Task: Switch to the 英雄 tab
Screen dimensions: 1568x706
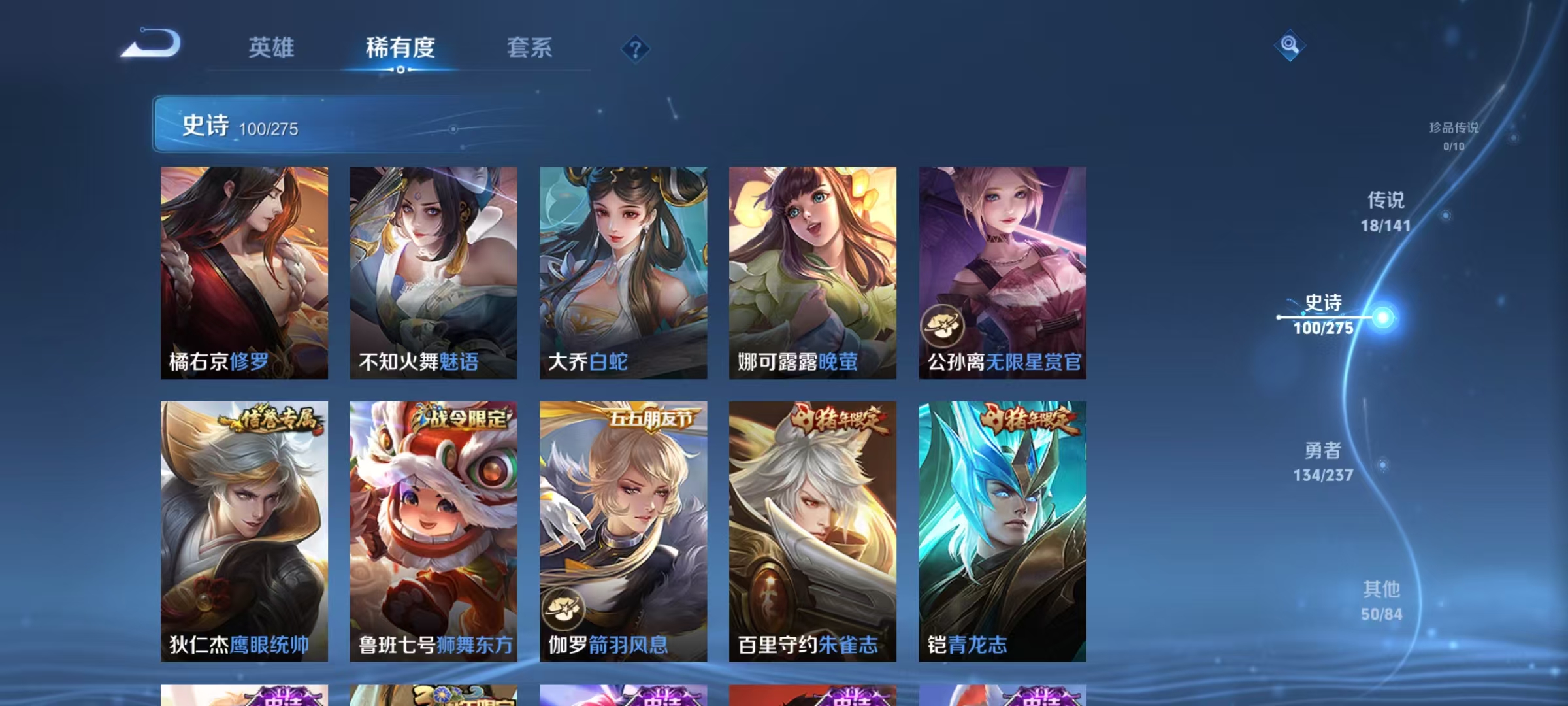Action: coord(272,47)
